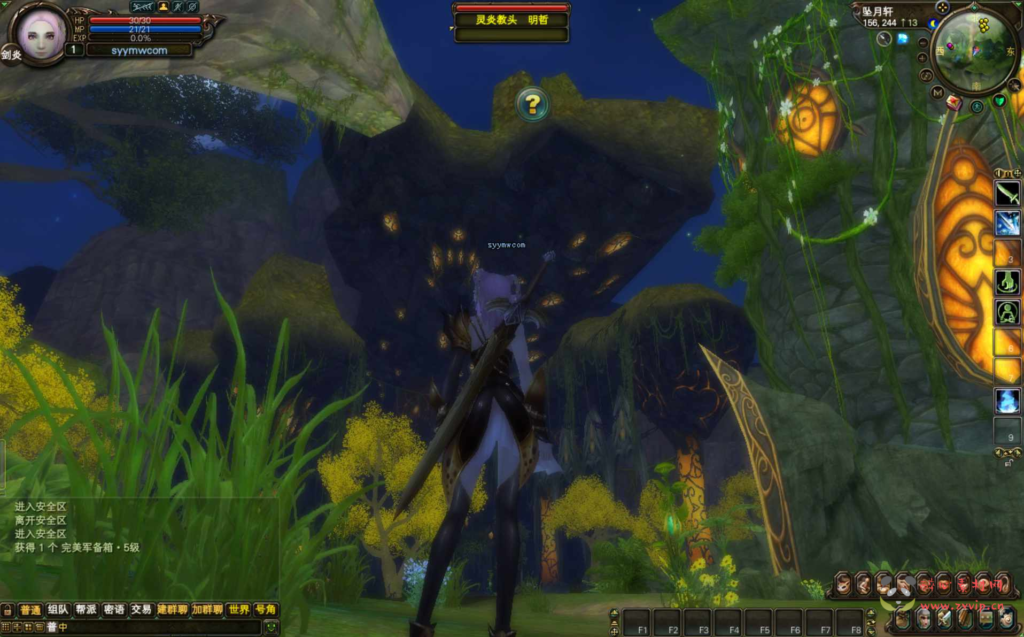Choose the 交易 trade chat tab
Screen dimensions: 1024x637
click(x=141, y=609)
